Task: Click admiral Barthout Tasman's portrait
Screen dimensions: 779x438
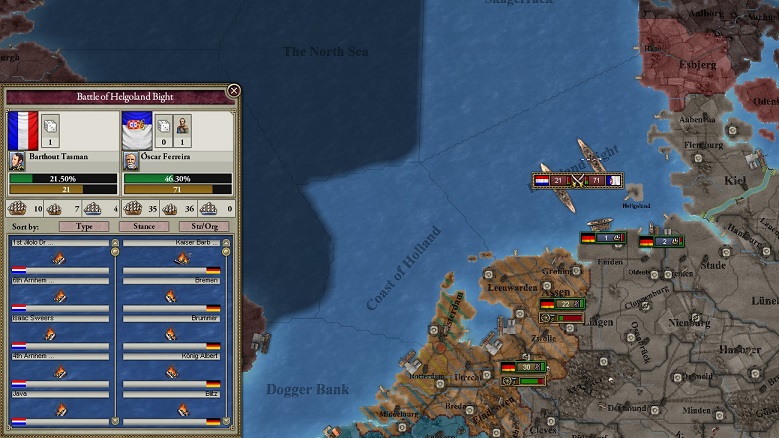Action: pyautogui.click(x=17, y=160)
